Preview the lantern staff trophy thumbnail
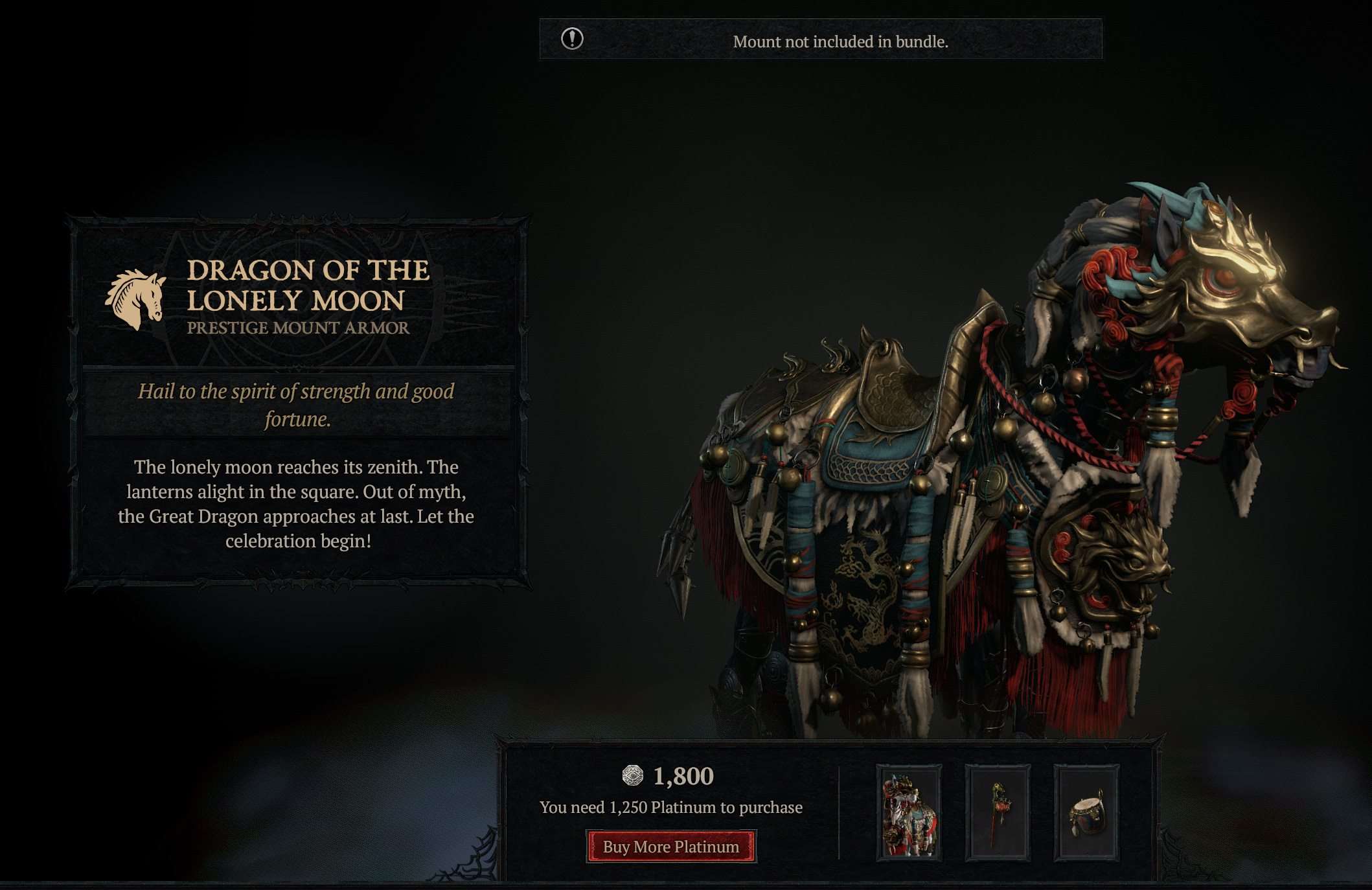The image size is (1372, 890). click(x=998, y=813)
